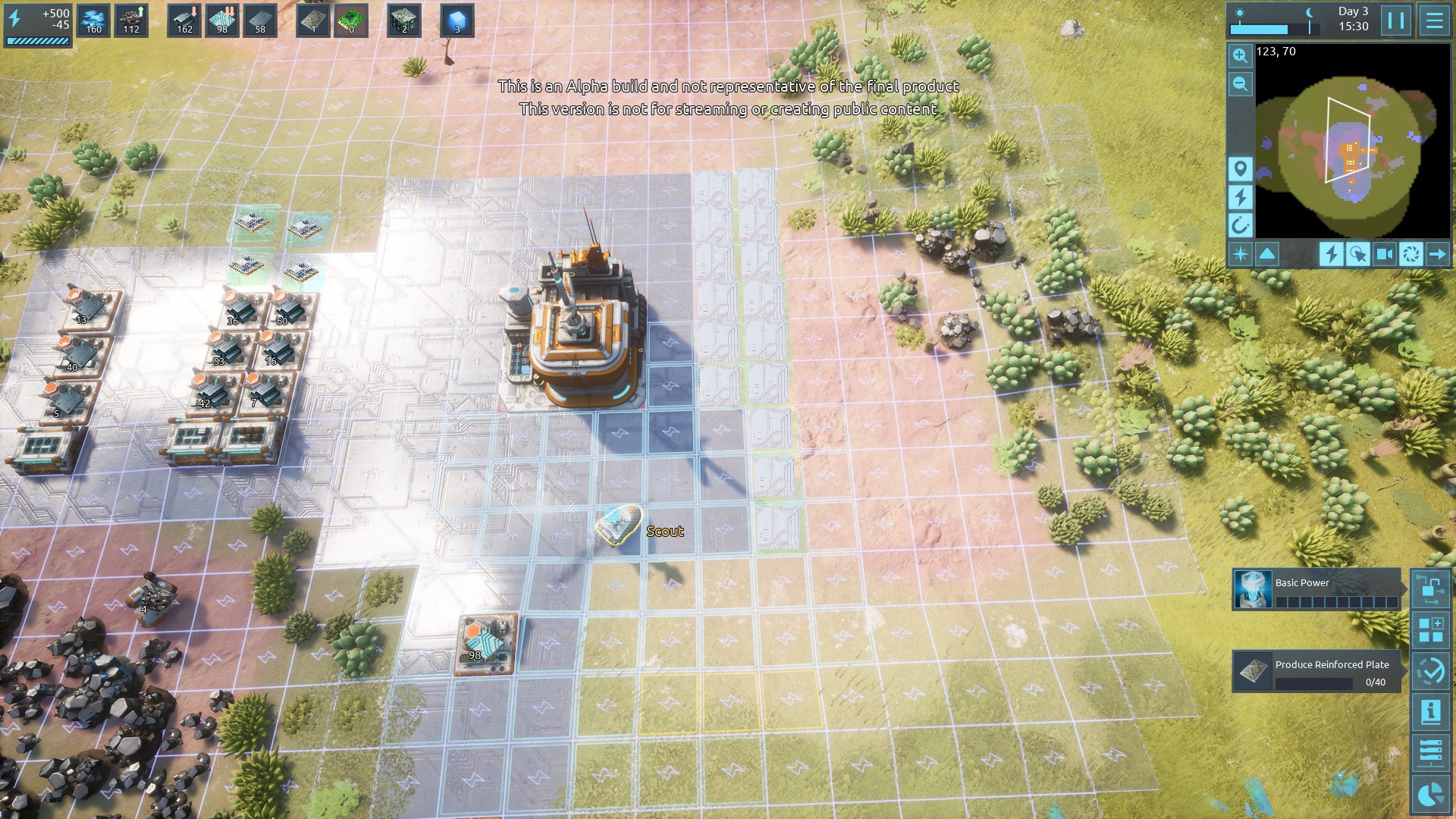Open the information guidebook
This screenshot has height=819, width=1456.
click(x=1431, y=712)
